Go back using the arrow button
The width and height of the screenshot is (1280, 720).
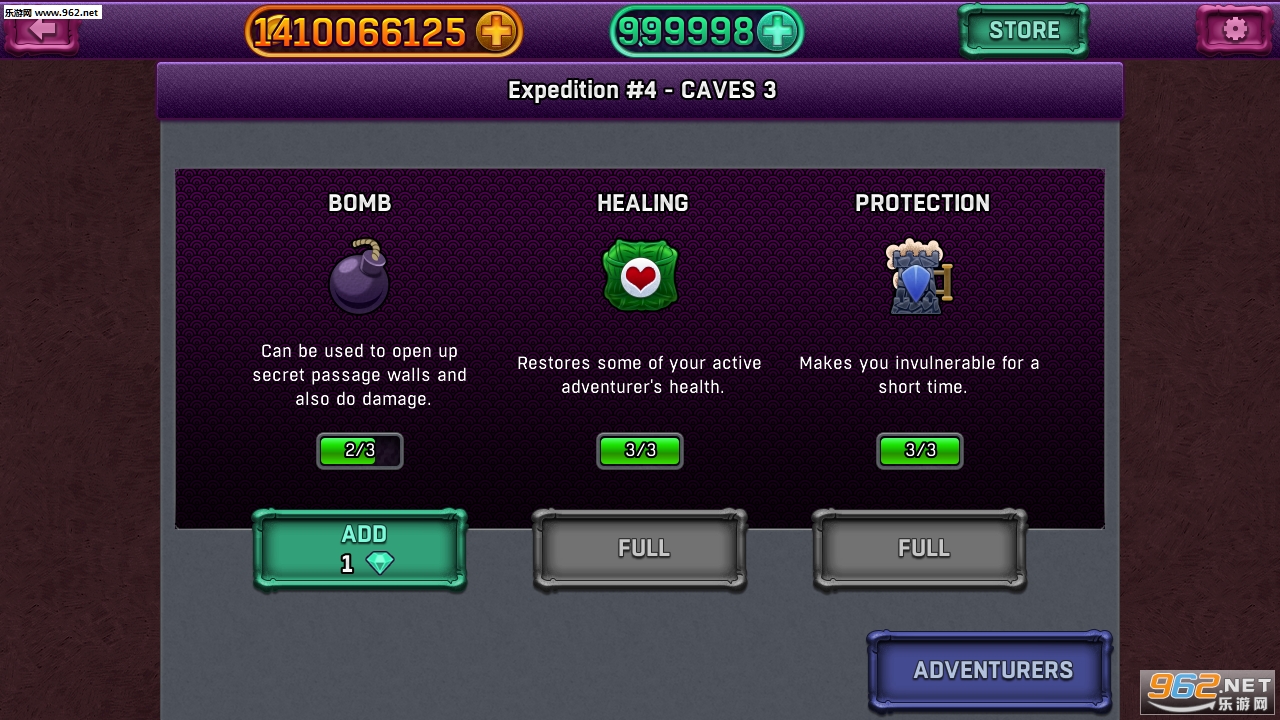click(42, 30)
